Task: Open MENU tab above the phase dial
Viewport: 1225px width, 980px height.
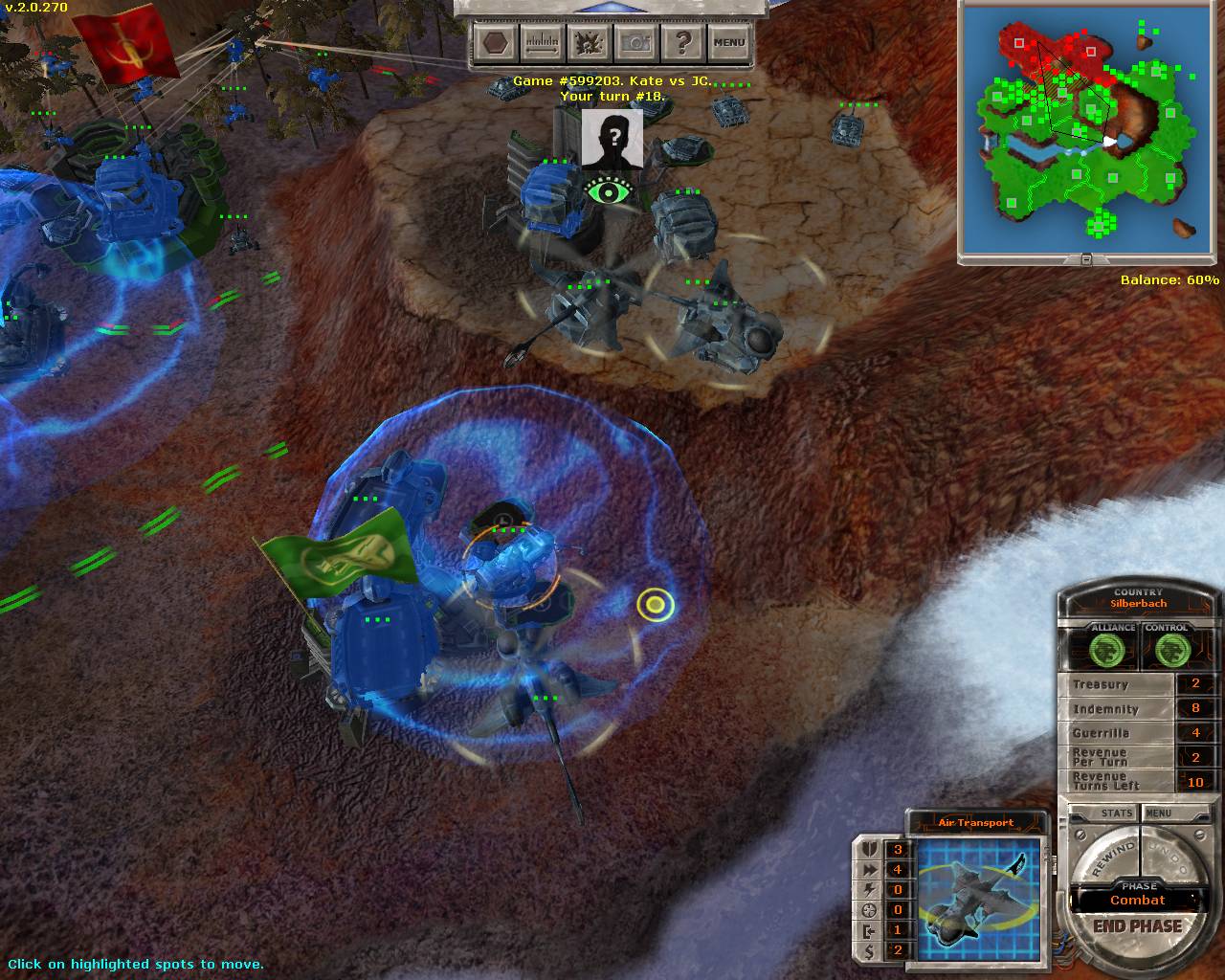Action: tap(1159, 813)
